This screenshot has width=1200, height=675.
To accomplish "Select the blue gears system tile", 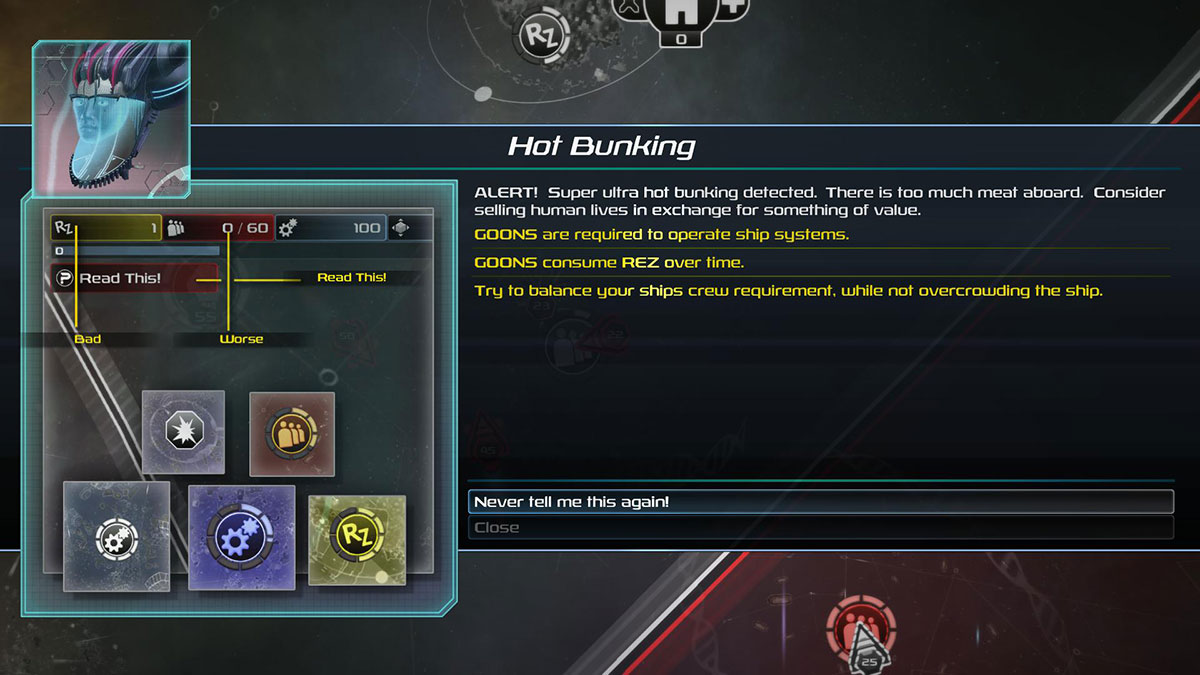I will click(241, 537).
